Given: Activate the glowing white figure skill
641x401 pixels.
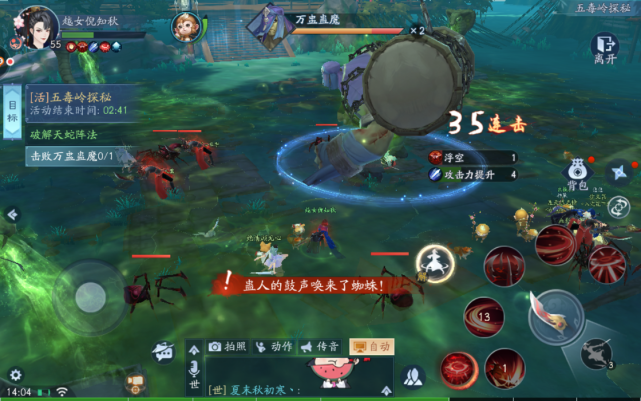Looking at the screenshot, I should [x=436, y=263].
